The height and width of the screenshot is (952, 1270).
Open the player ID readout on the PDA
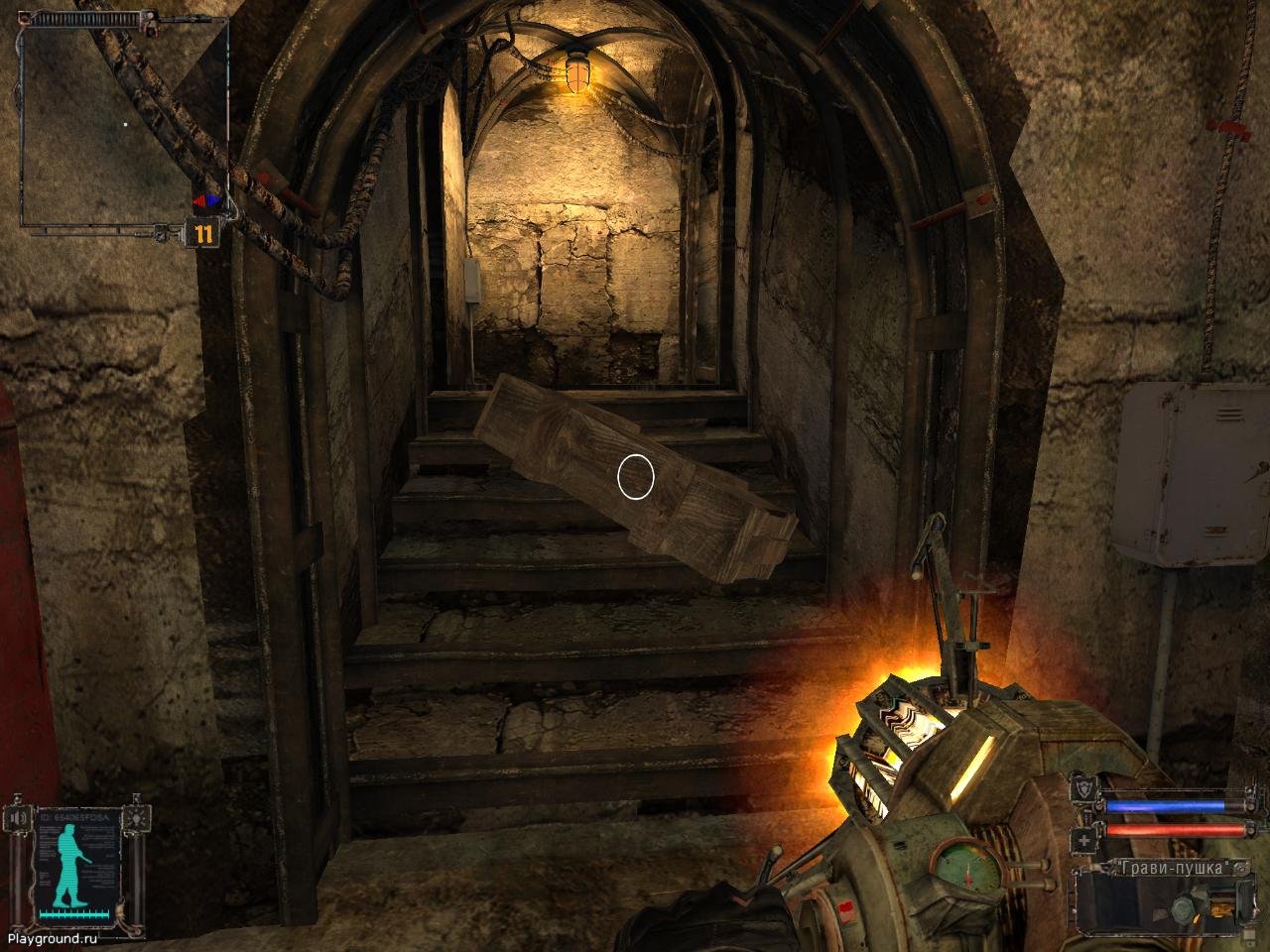tap(74, 816)
